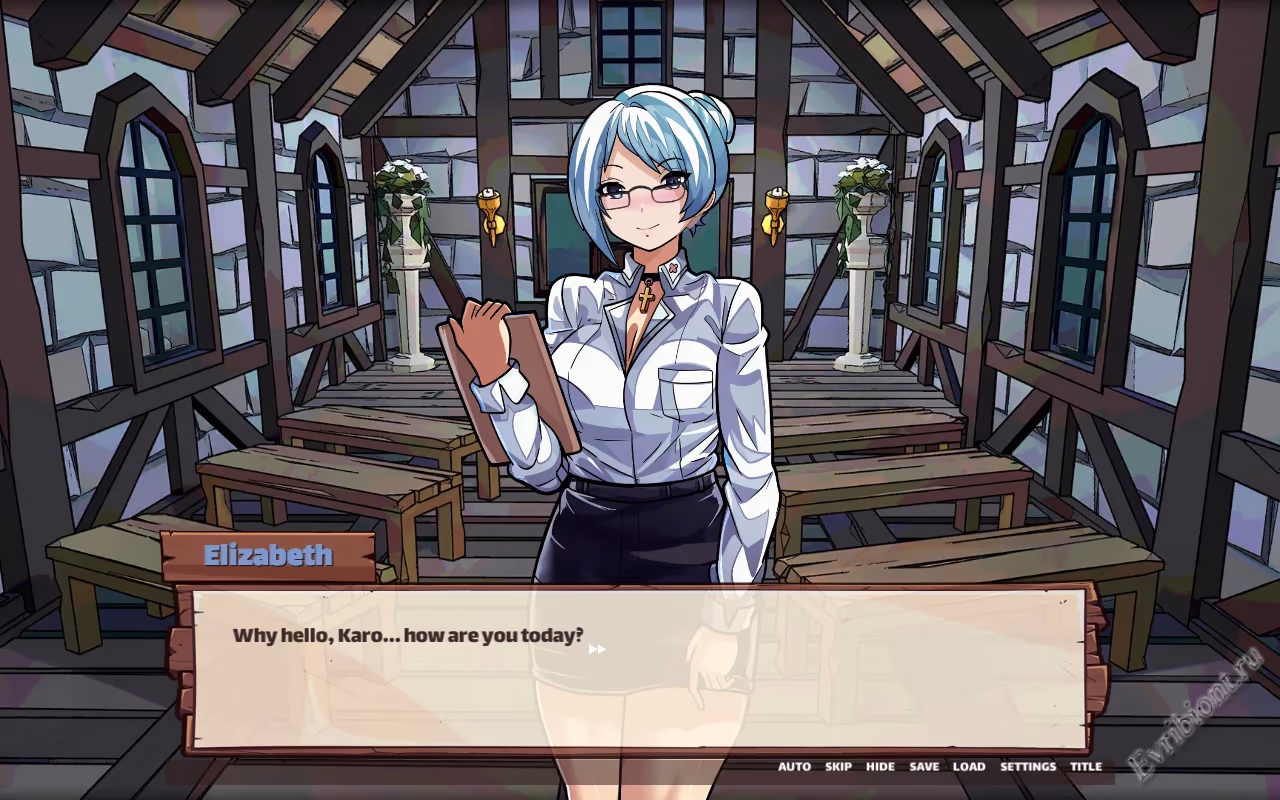Image resolution: width=1280 pixels, height=800 pixels.
Task: Return to the Title screen
Action: (1086, 767)
